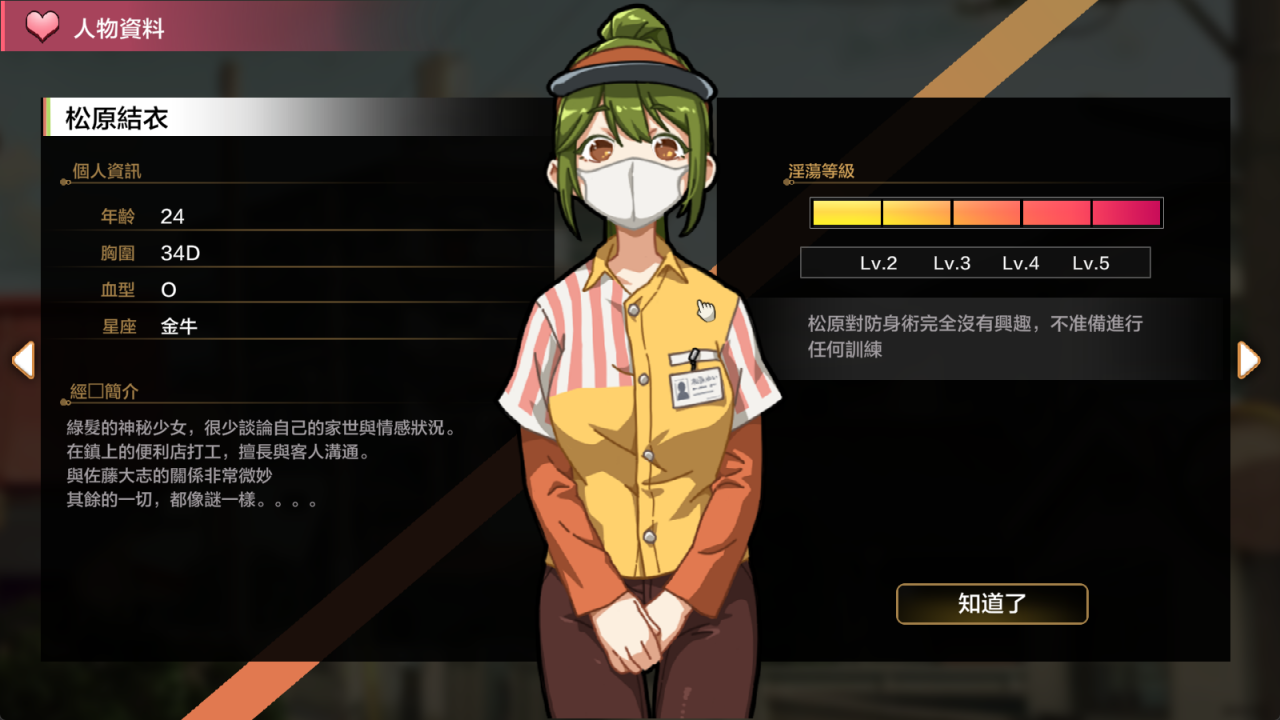
Task: Show the next character profile
Action: pyautogui.click(x=1248, y=360)
